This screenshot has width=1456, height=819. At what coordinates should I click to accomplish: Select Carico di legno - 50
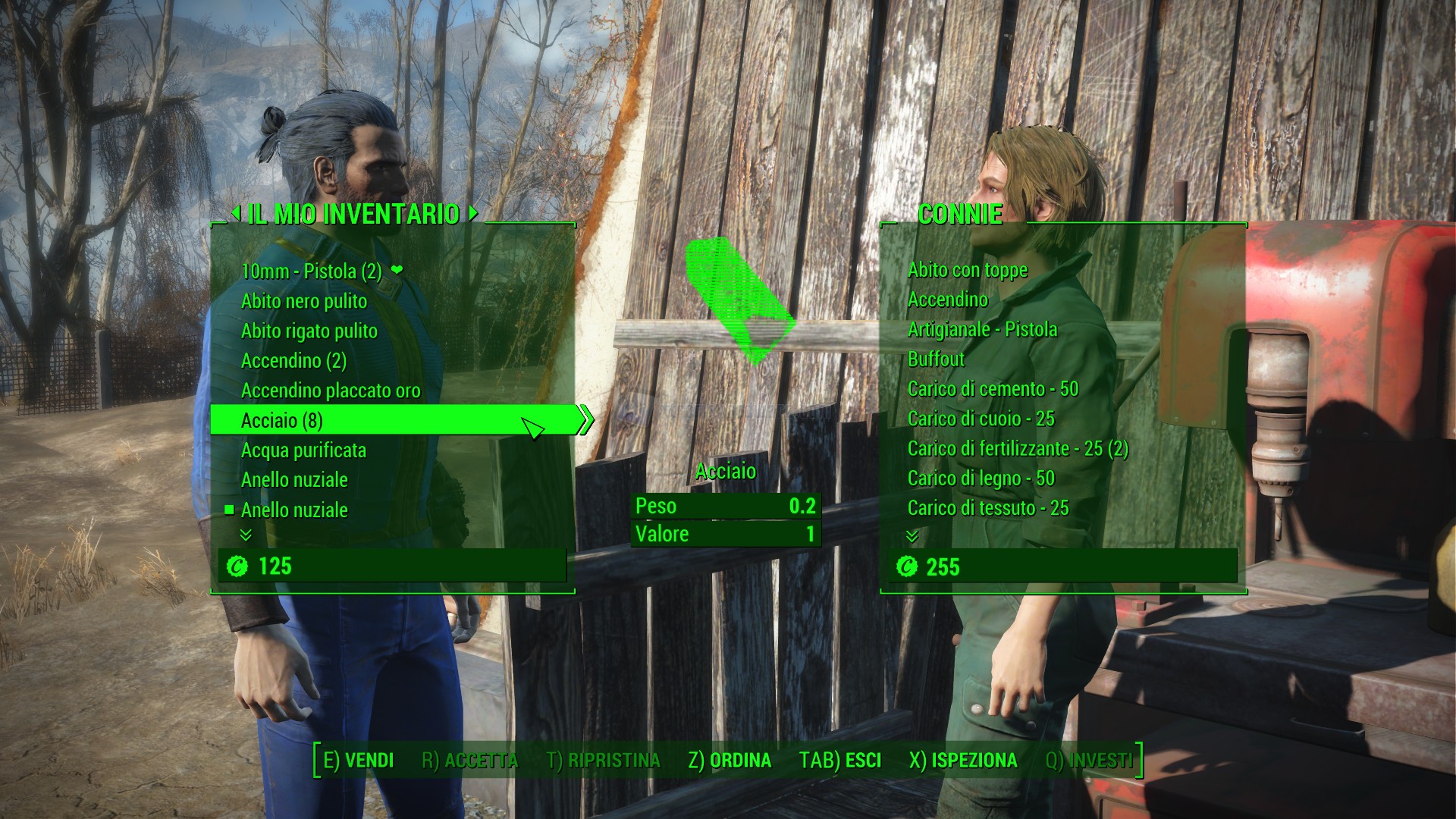coord(981,479)
